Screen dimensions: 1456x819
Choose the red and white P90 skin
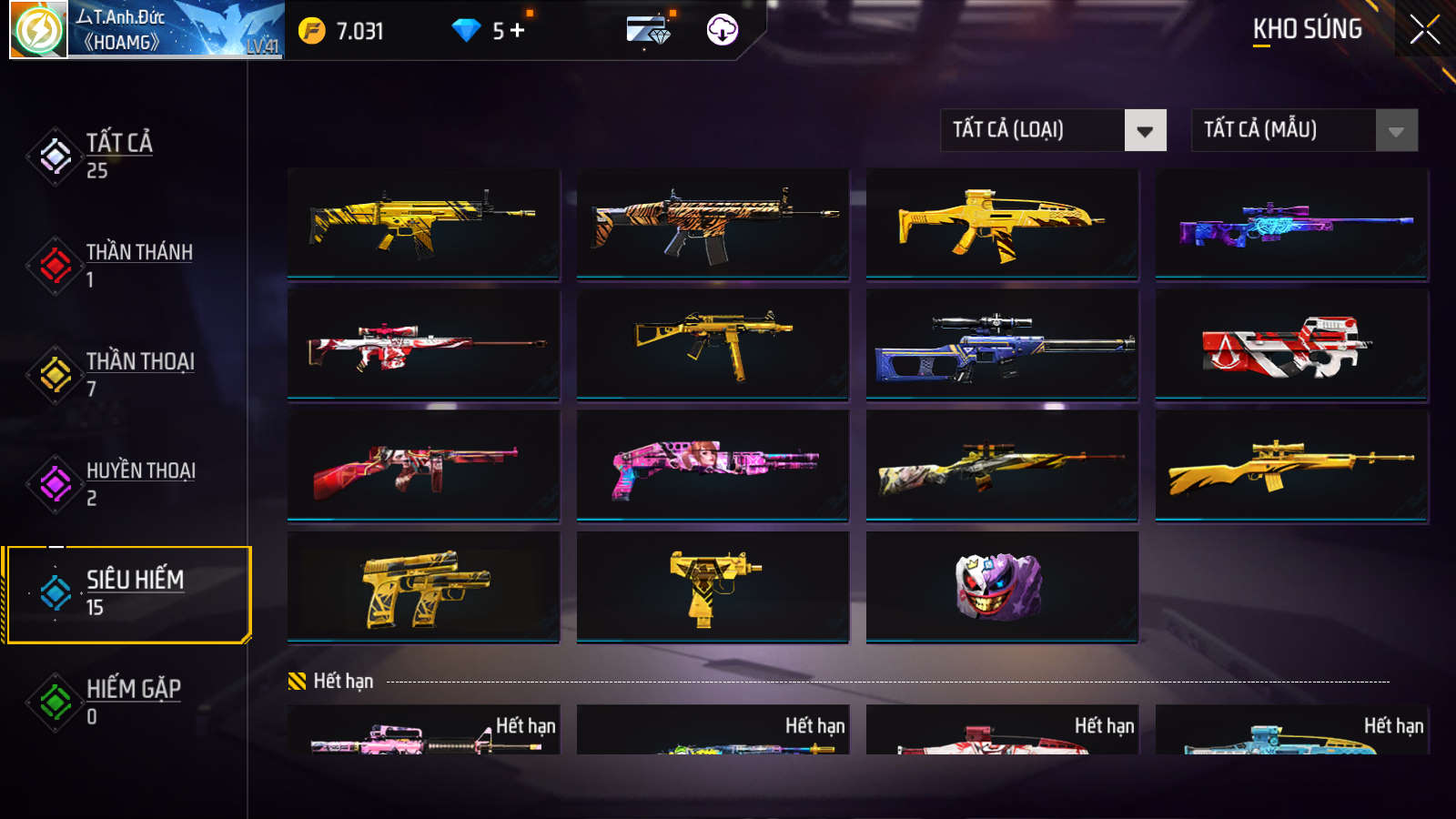click(1291, 345)
